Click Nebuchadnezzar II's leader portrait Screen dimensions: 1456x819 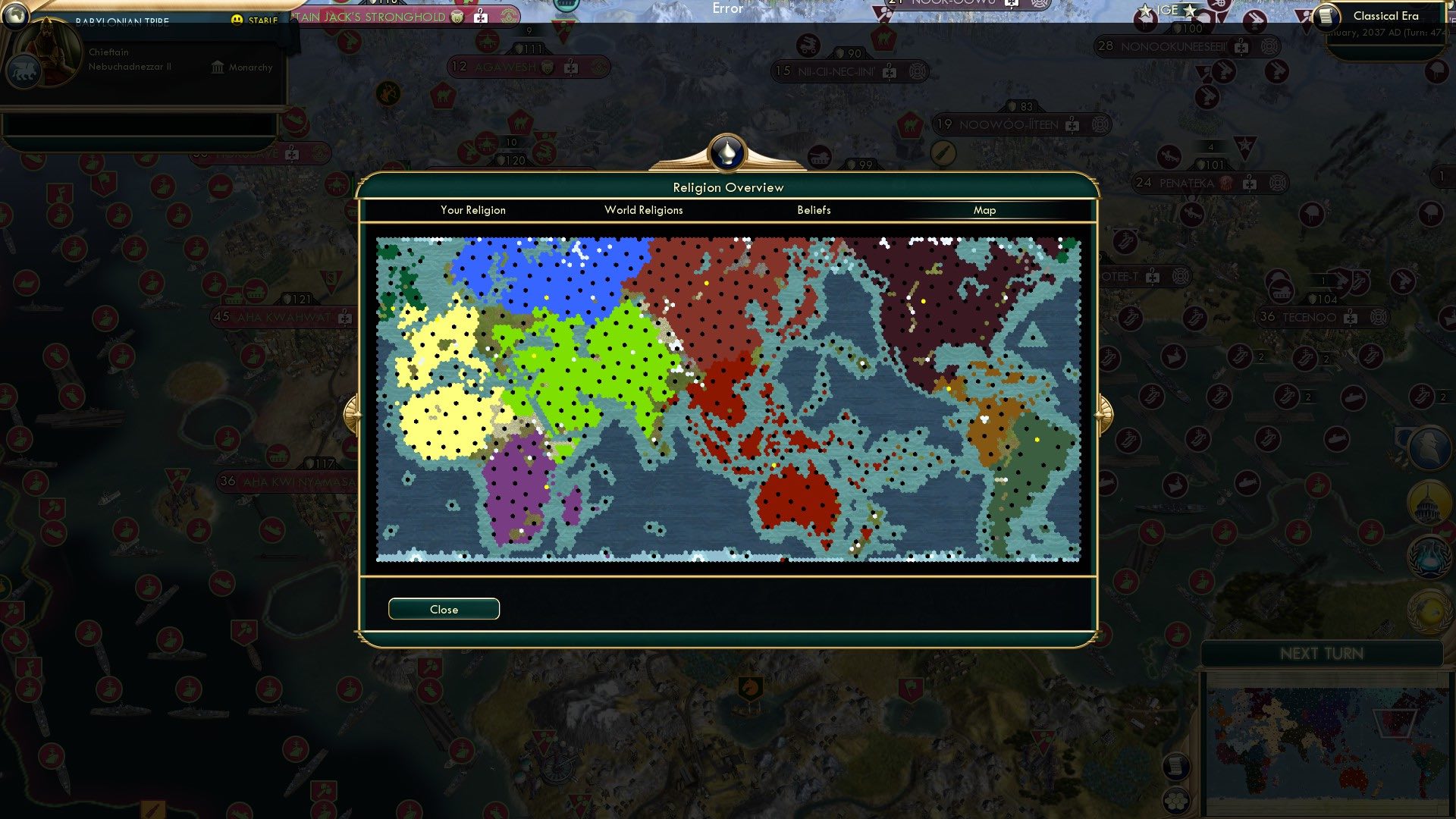(48, 55)
